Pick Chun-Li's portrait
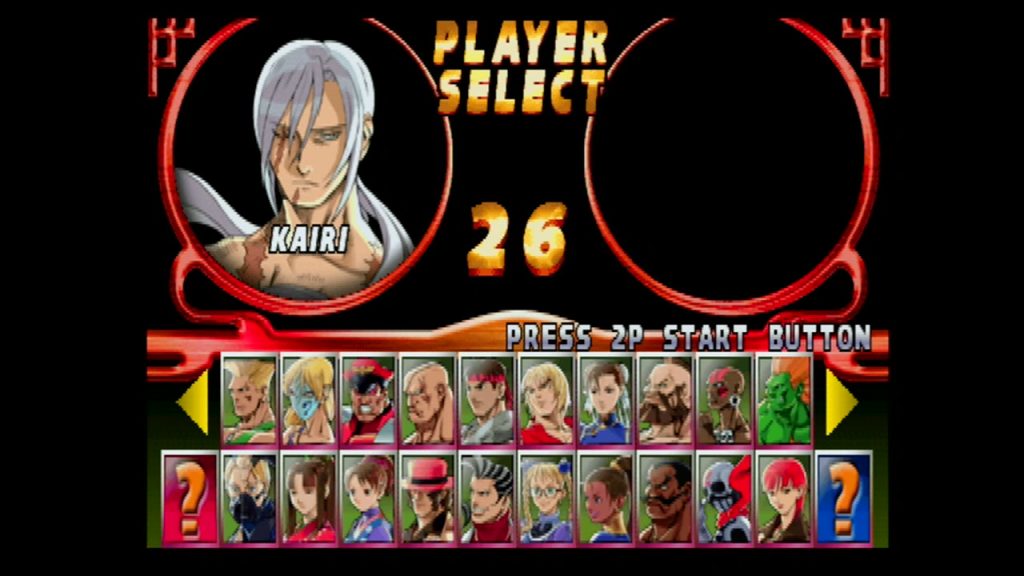 [606, 400]
